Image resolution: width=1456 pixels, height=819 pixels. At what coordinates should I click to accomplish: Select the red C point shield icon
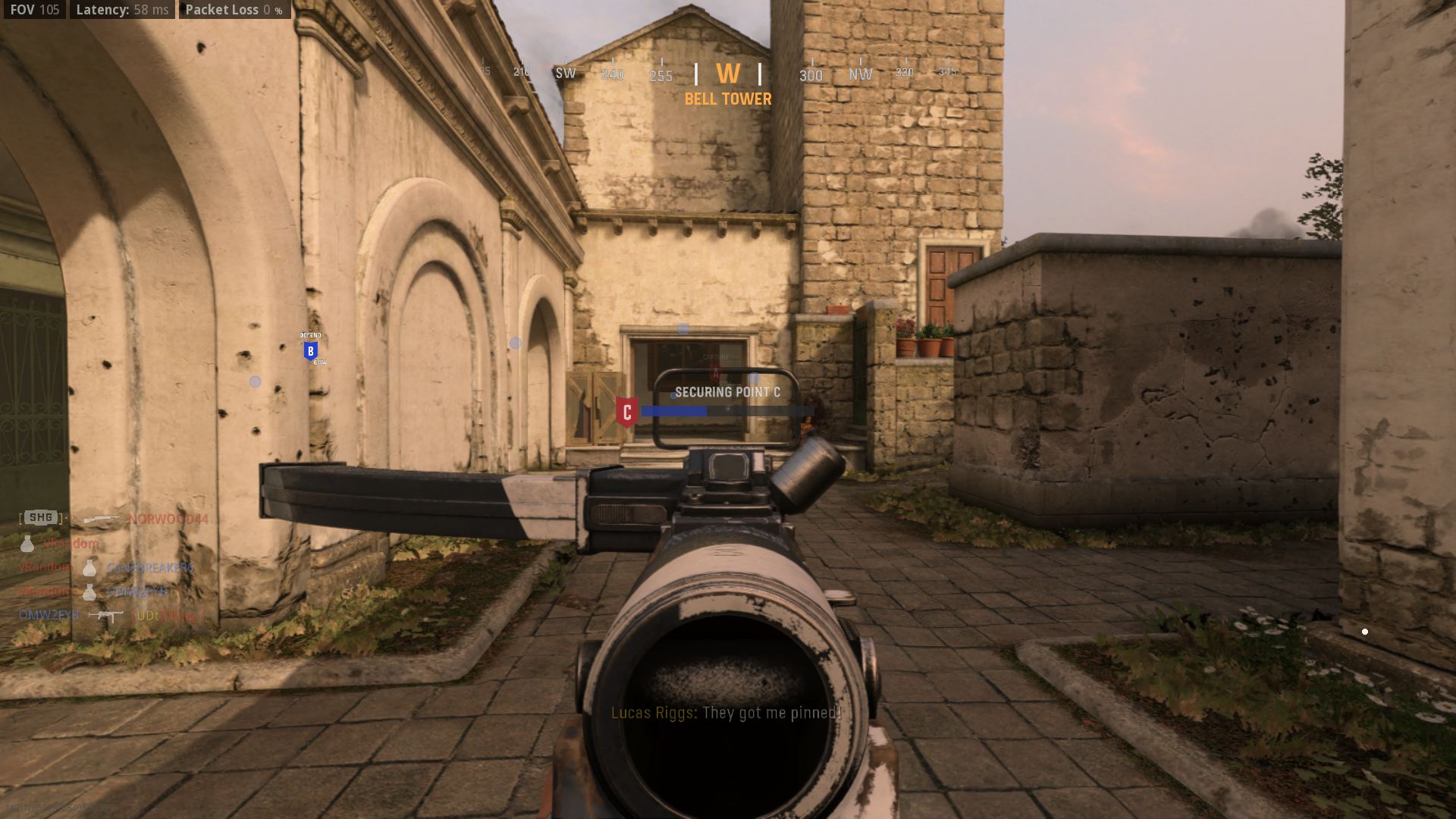click(626, 413)
